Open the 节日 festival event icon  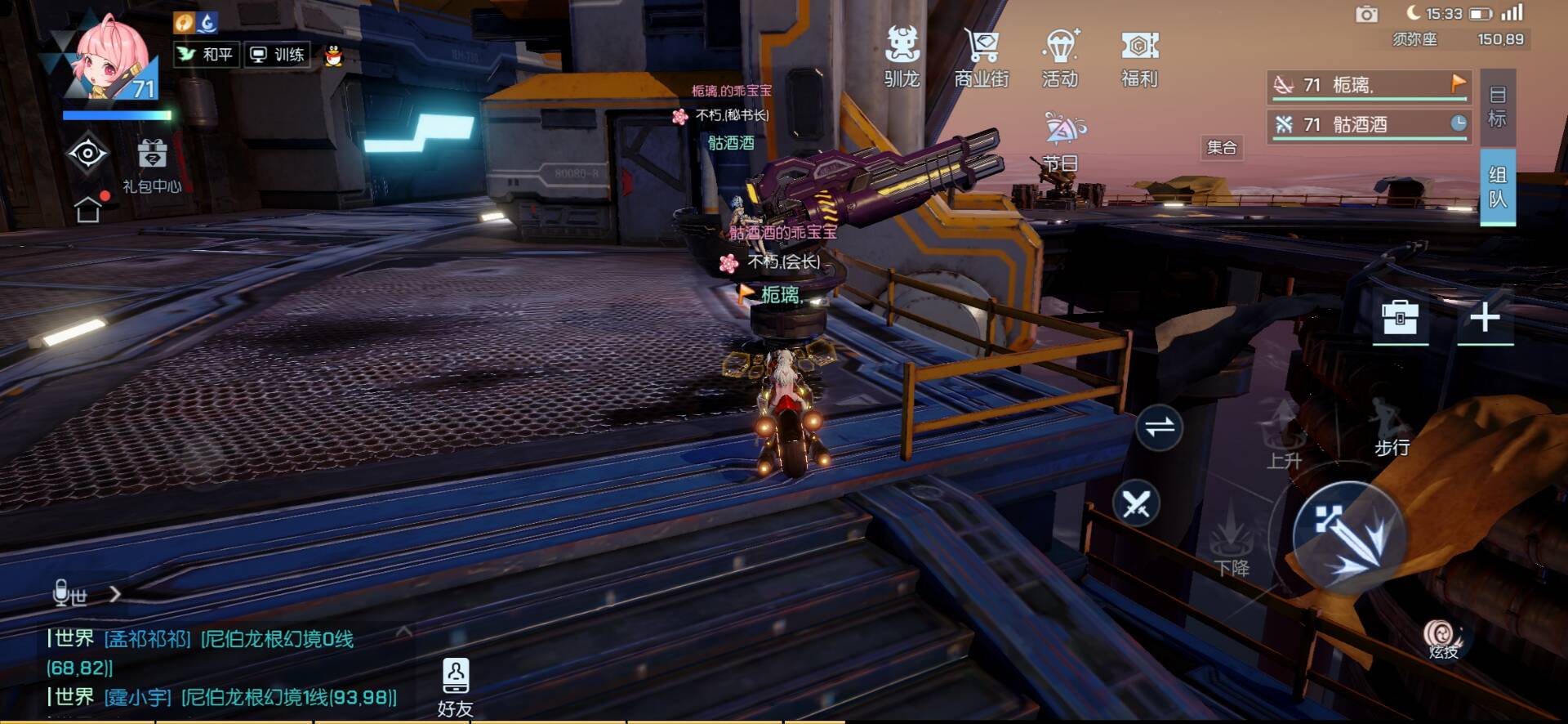point(1062,141)
